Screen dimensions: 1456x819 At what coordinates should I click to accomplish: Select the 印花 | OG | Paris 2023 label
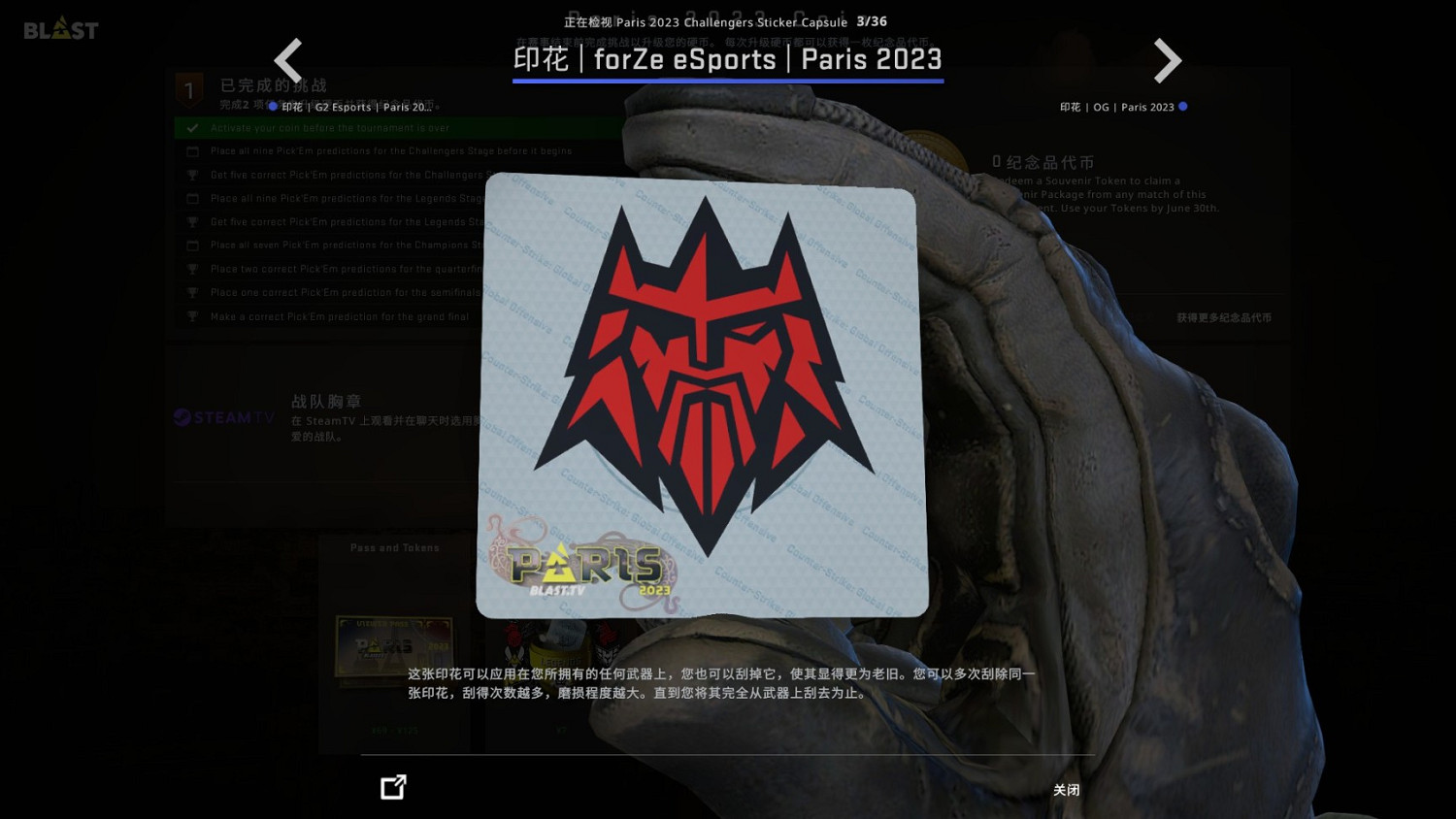click(1114, 107)
